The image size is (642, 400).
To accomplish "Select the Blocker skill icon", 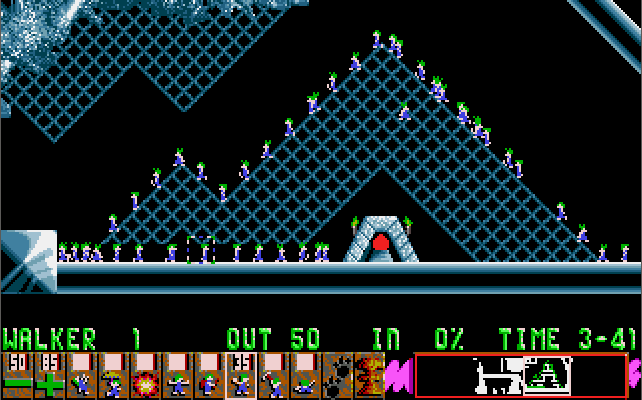I will [x=177, y=376].
